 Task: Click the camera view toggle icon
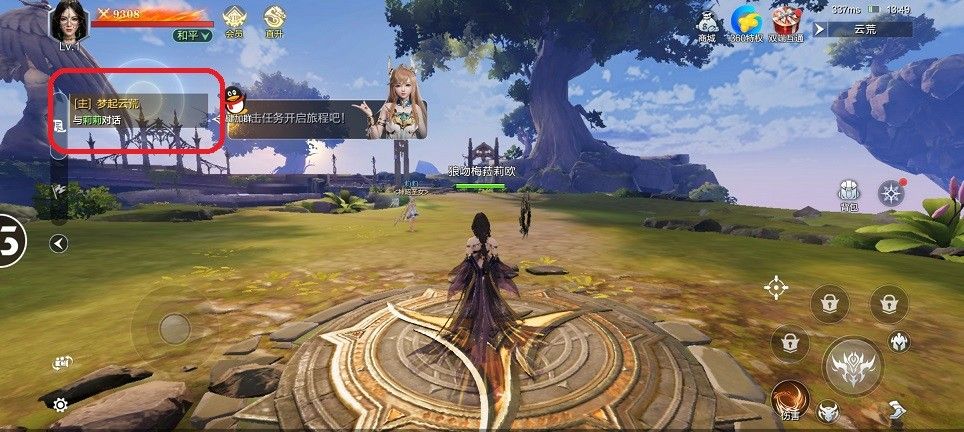63,363
